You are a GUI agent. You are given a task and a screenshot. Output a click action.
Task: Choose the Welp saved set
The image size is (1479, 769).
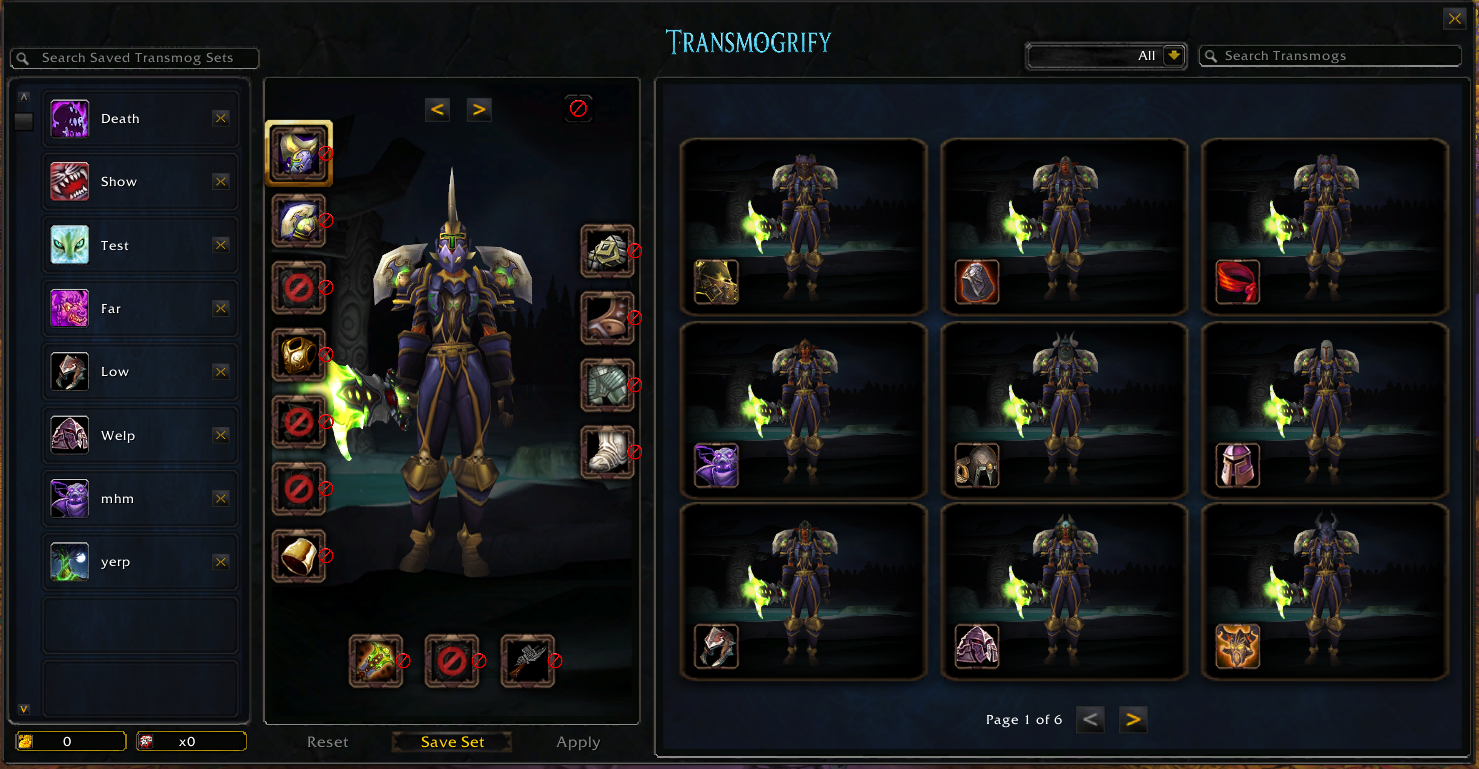tap(118, 436)
